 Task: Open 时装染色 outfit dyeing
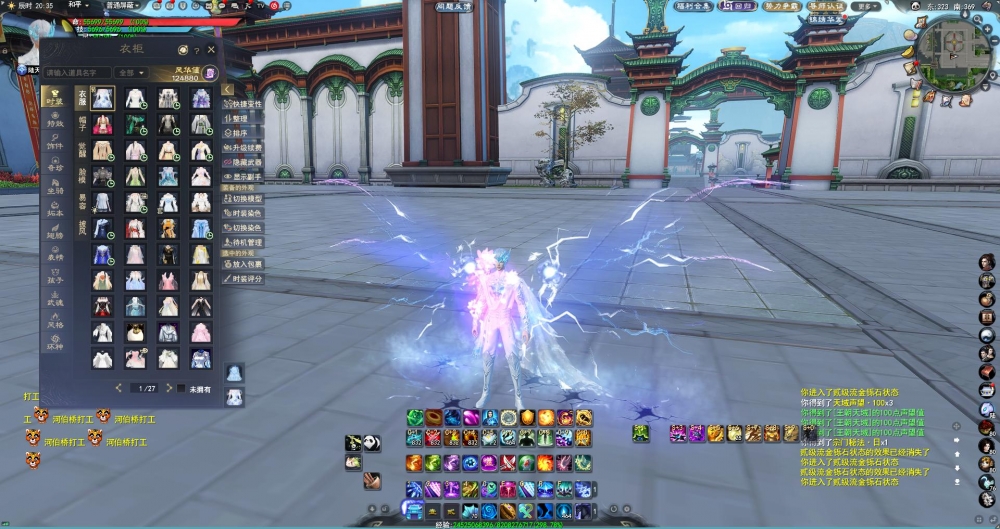(x=246, y=213)
